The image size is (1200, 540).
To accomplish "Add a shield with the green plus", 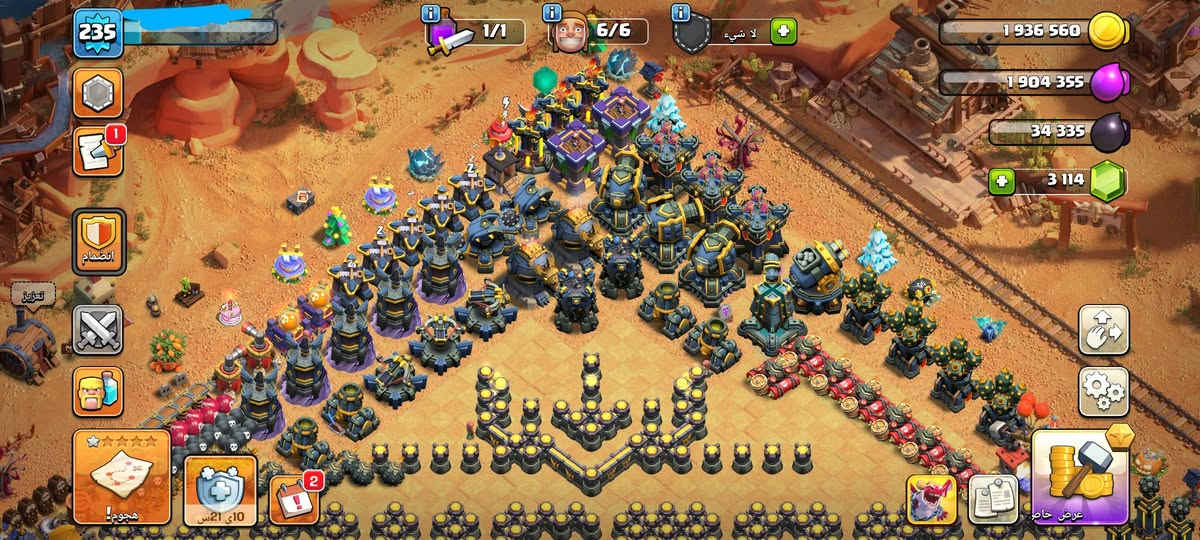I will [783, 32].
